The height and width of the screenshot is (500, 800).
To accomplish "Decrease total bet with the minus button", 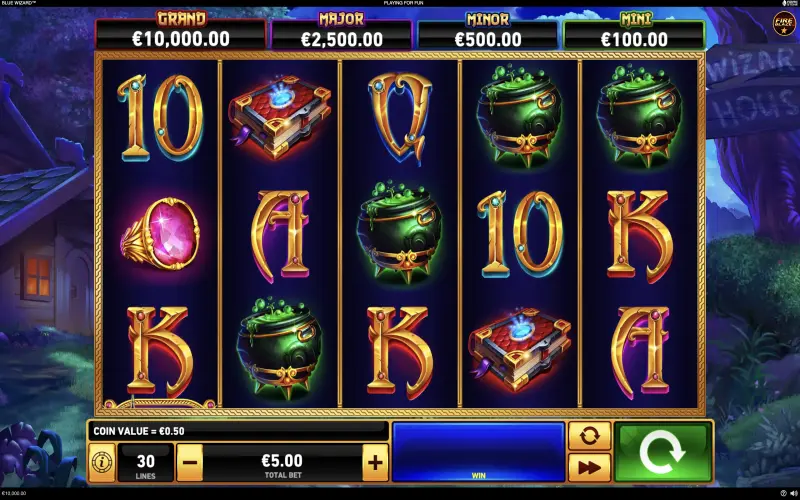I will pos(191,462).
